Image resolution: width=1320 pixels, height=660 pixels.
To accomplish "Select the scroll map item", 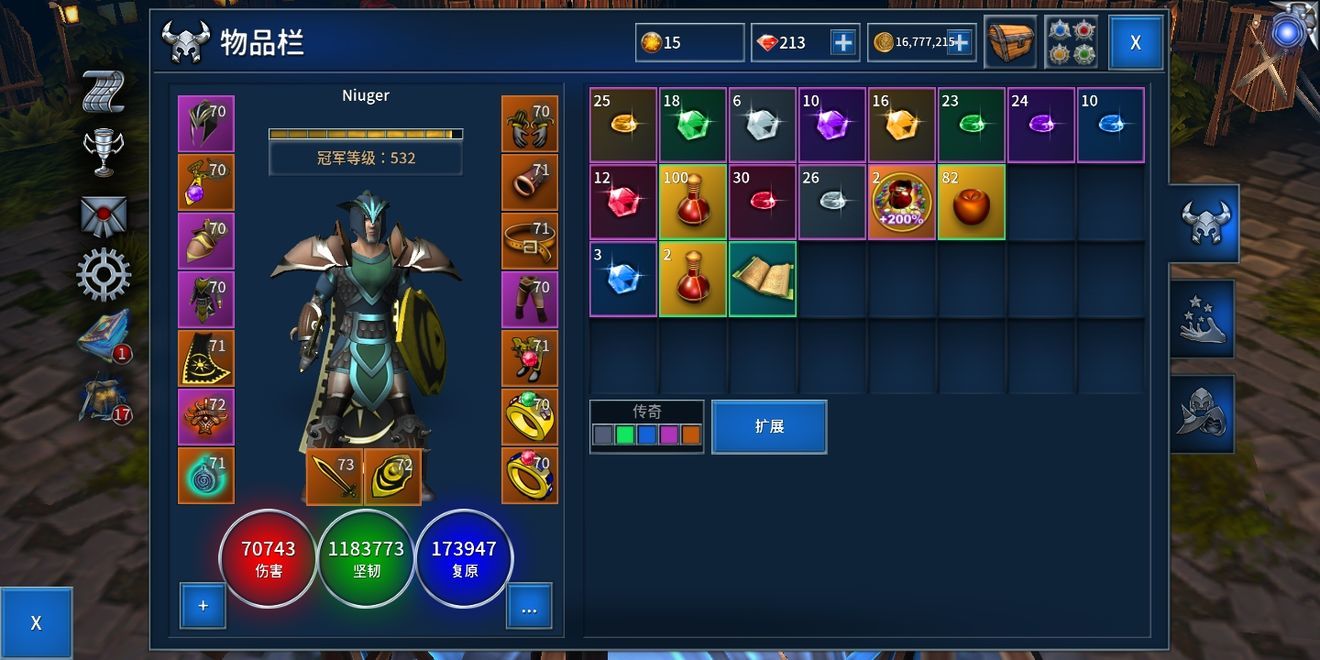I will [x=762, y=279].
